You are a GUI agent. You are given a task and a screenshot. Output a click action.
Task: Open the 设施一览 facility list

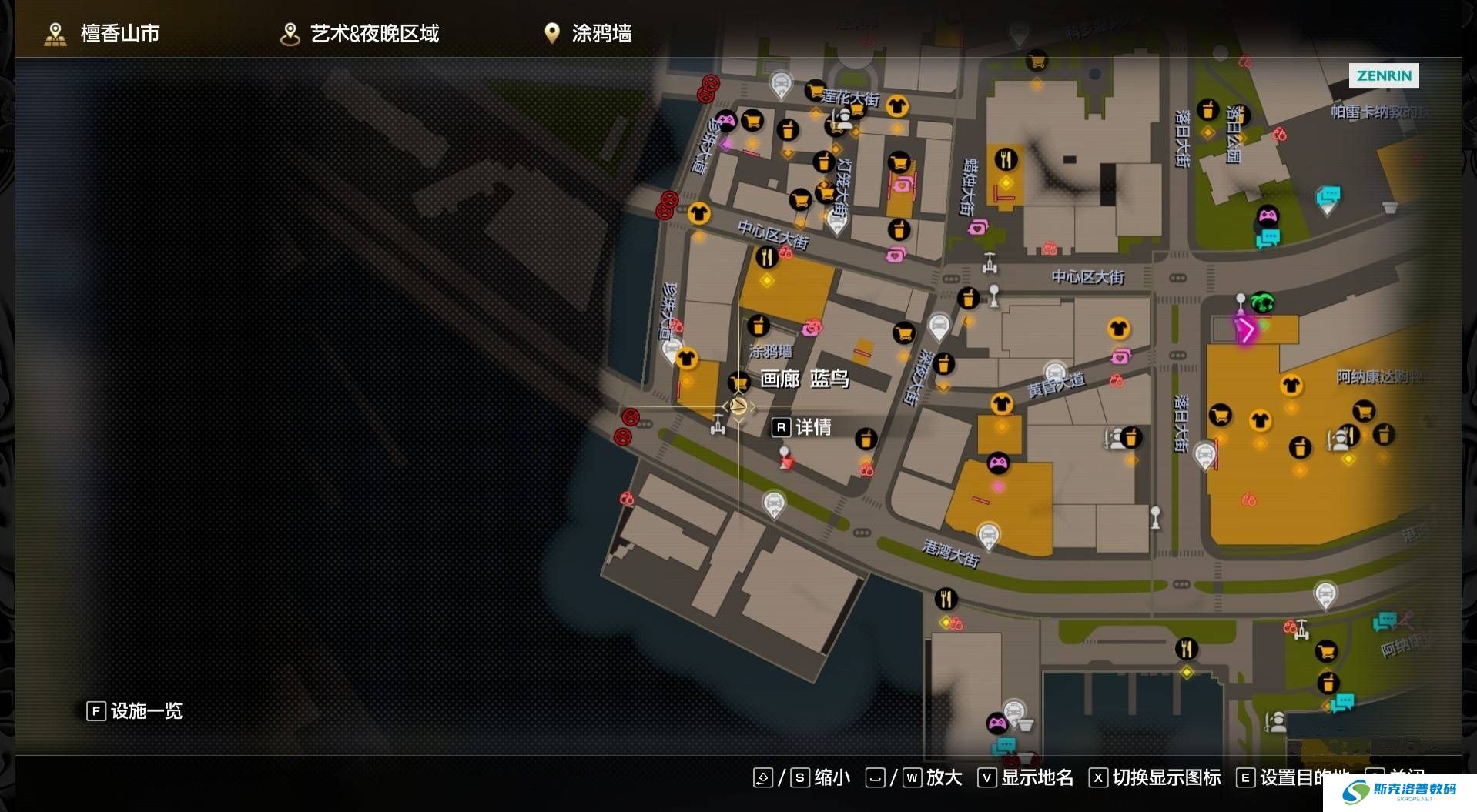point(136,710)
